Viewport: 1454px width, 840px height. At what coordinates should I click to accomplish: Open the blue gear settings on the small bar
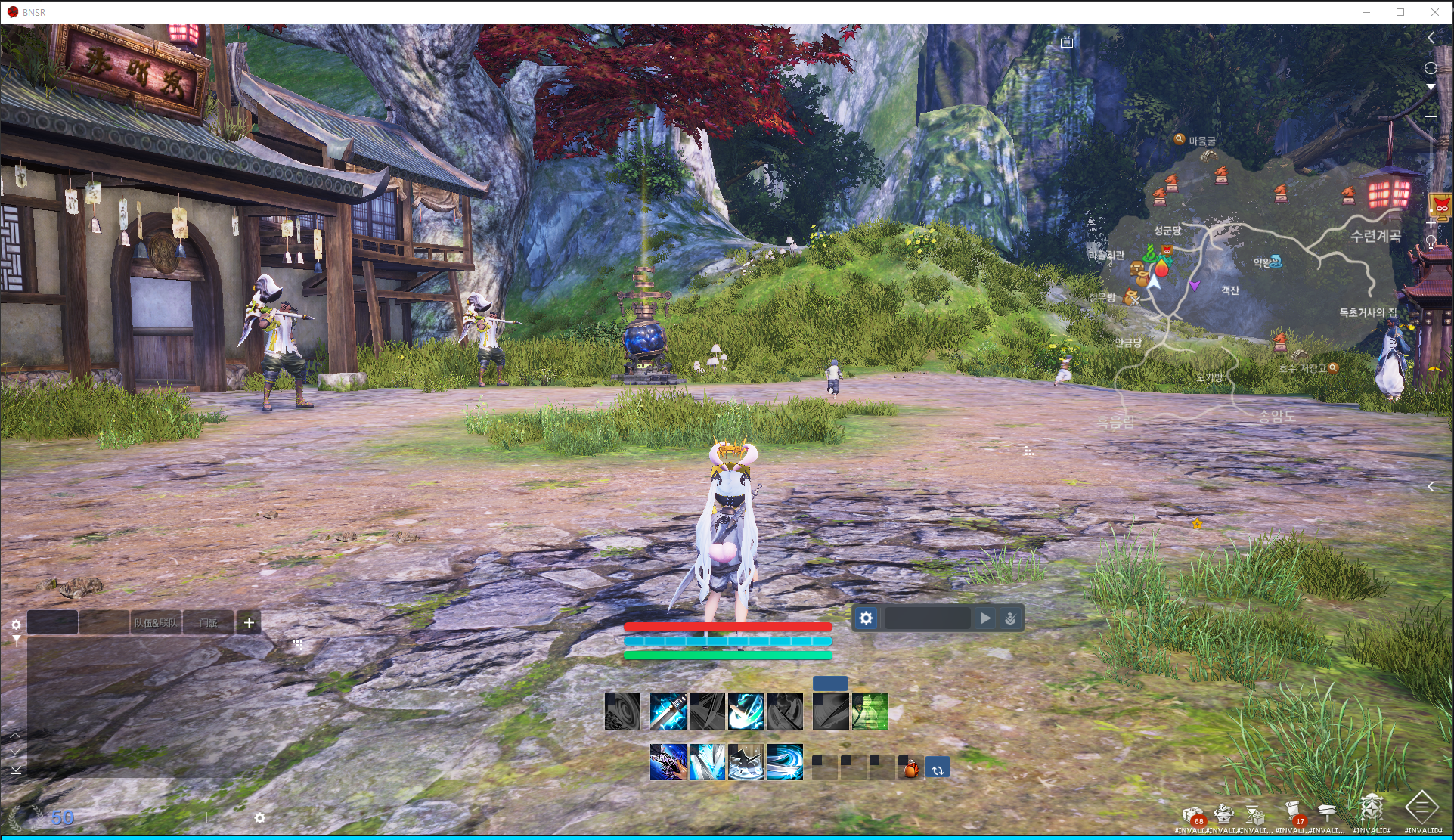866,618
